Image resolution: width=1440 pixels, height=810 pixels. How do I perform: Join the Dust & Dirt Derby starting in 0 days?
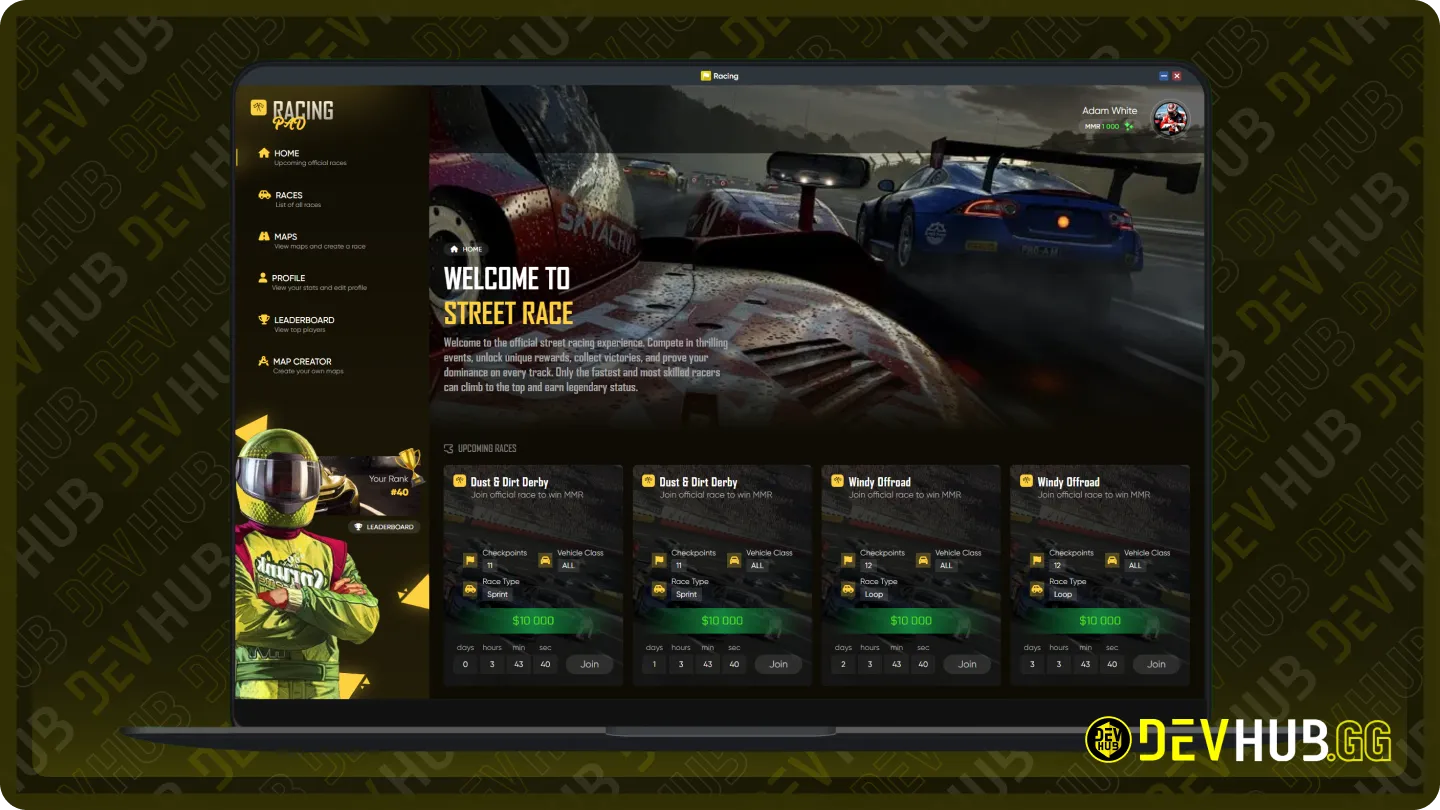coord(589,664)
